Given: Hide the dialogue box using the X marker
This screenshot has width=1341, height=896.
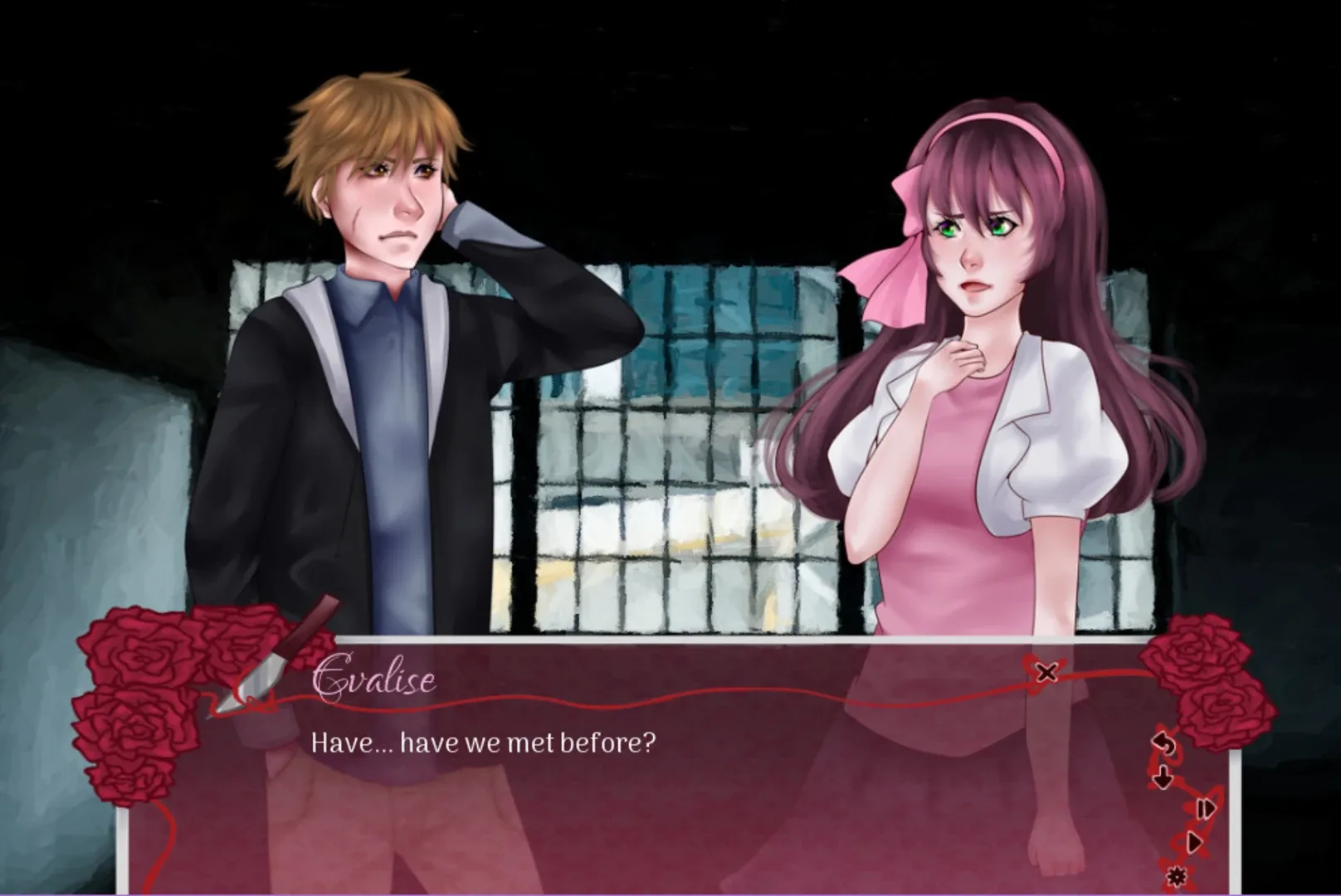Looking at the screenshot, I should (x=1047, y=674).
